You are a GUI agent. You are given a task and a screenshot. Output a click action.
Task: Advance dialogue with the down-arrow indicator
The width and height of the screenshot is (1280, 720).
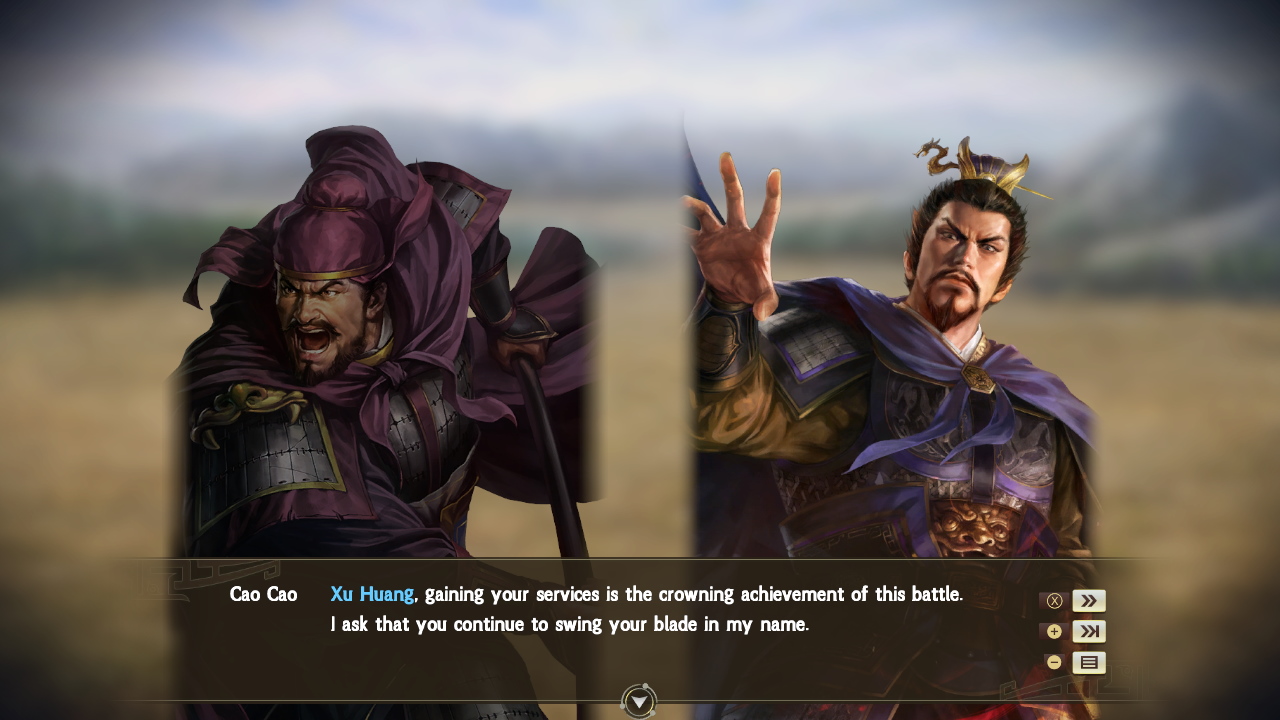pos(638,702)
